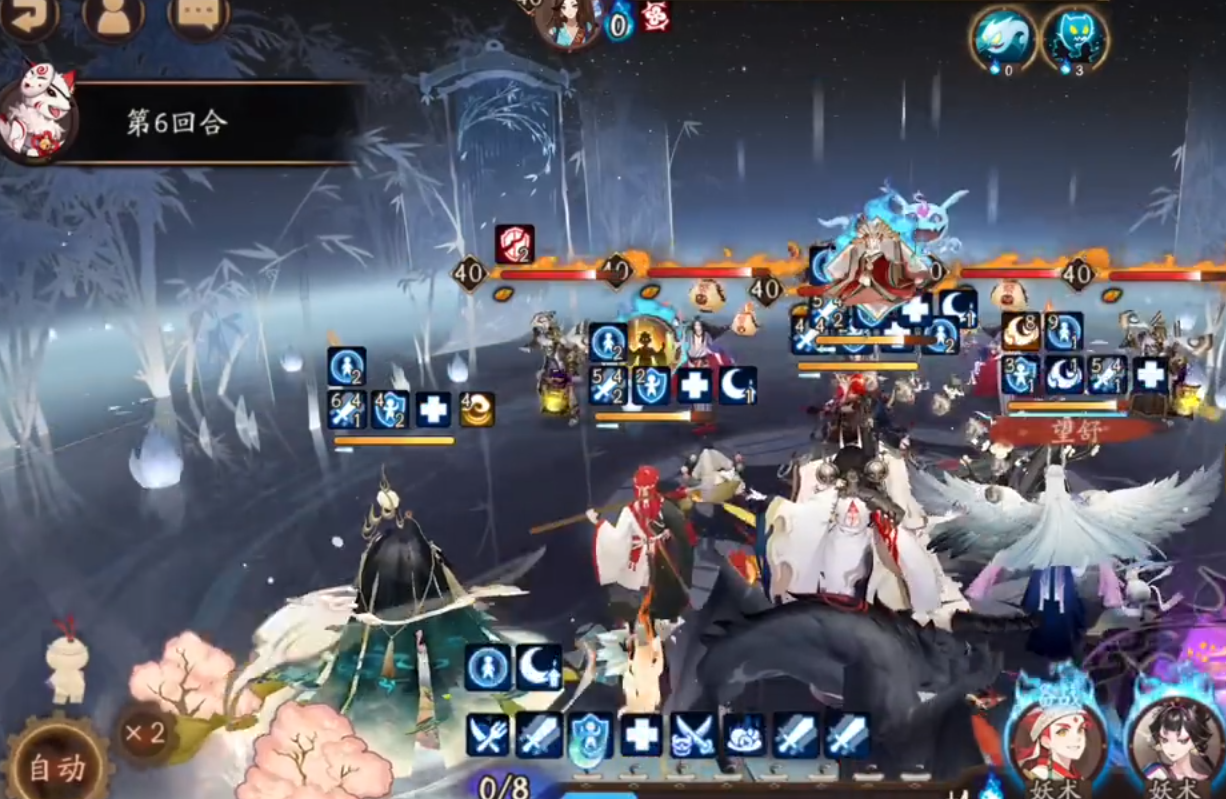Toggle the 自动 auto-battle button
The height and width of the screenshot is (799, 1226).
(x=57, y=767)
